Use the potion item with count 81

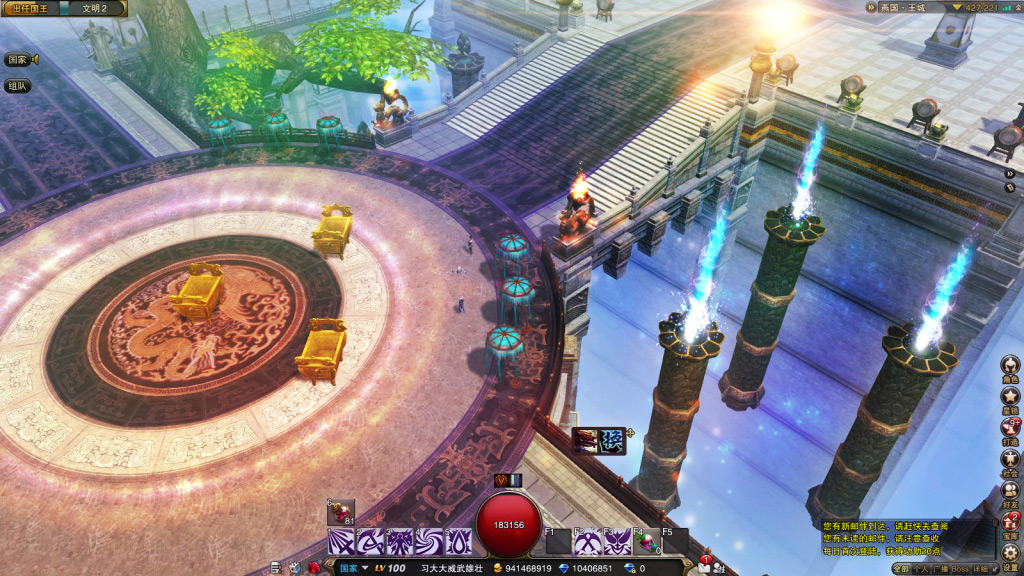pyautogui.click(x=341, y=511)
